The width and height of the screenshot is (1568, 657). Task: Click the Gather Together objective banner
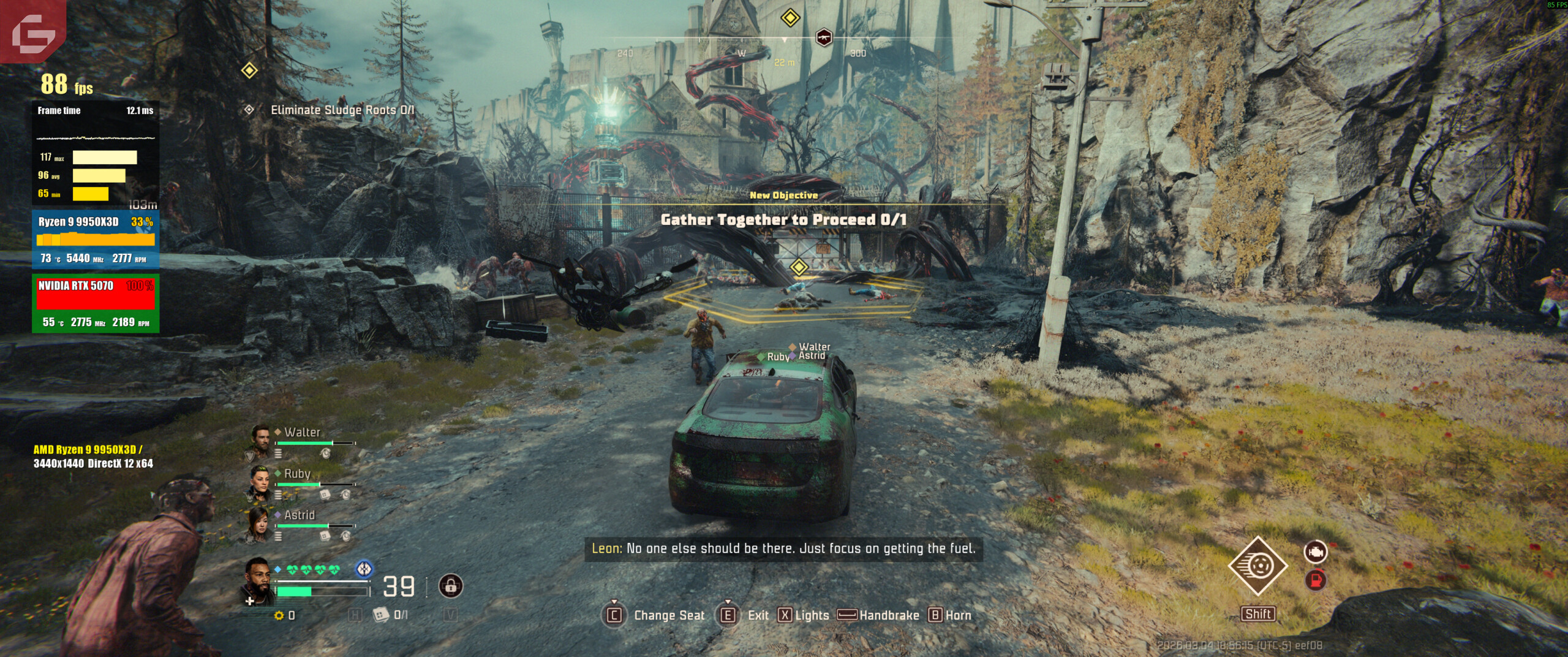783,219
